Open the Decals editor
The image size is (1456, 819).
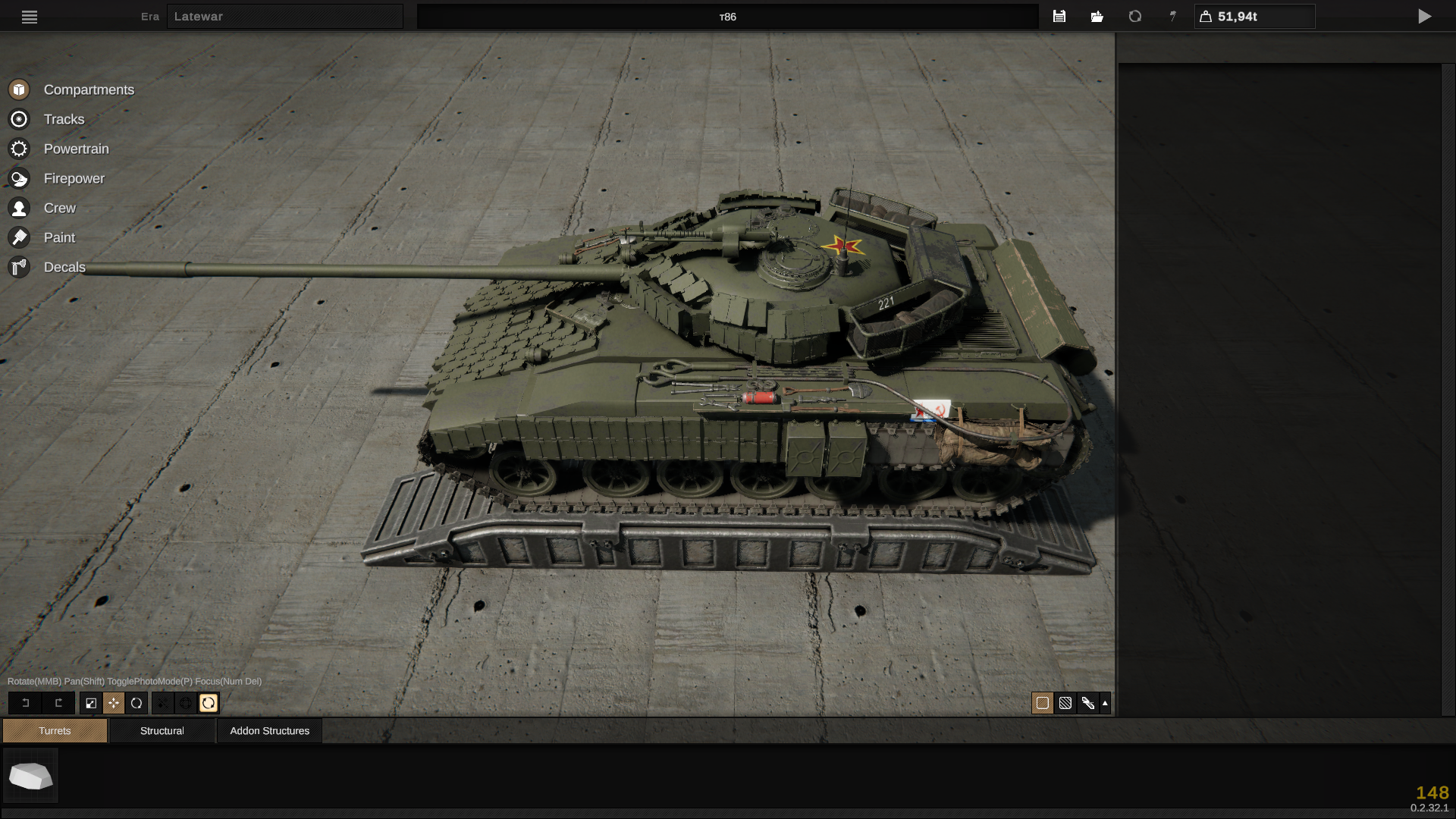point(64,267)
